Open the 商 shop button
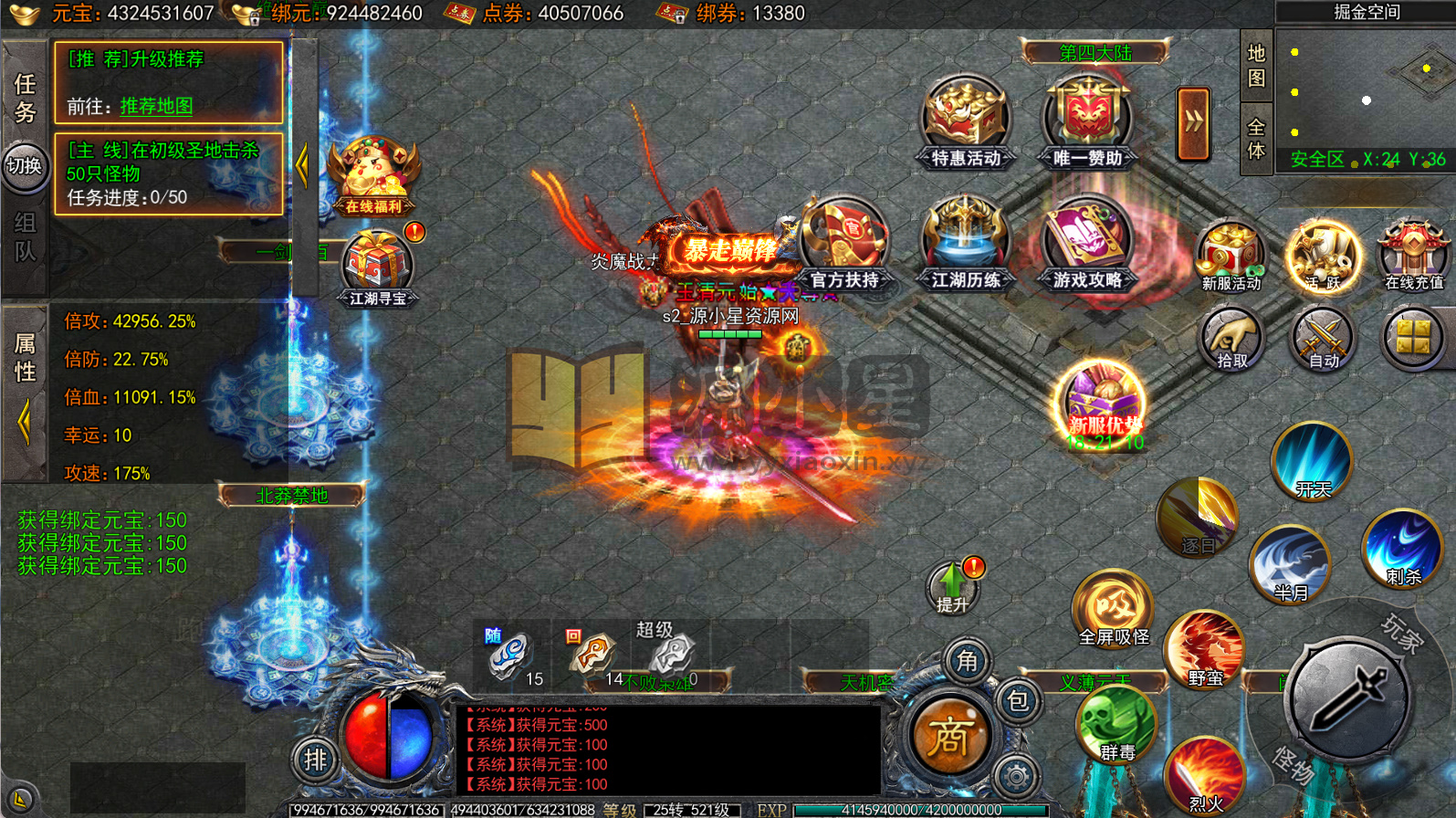This screenshot has height=818, width=1456. tap(948, 736)
